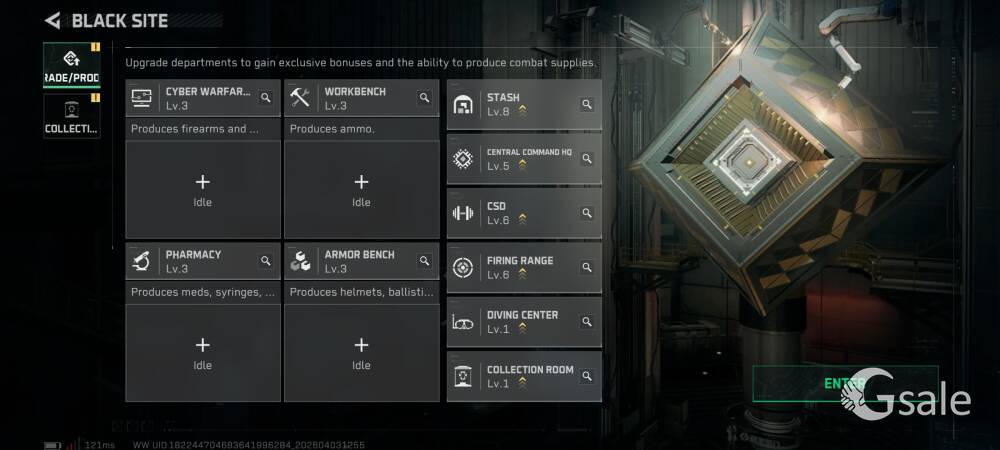Begin production in the Pharmacy idle slot
Viewport: 1000px width, 450px height.
pyautogui.click(x=203, y=352)
